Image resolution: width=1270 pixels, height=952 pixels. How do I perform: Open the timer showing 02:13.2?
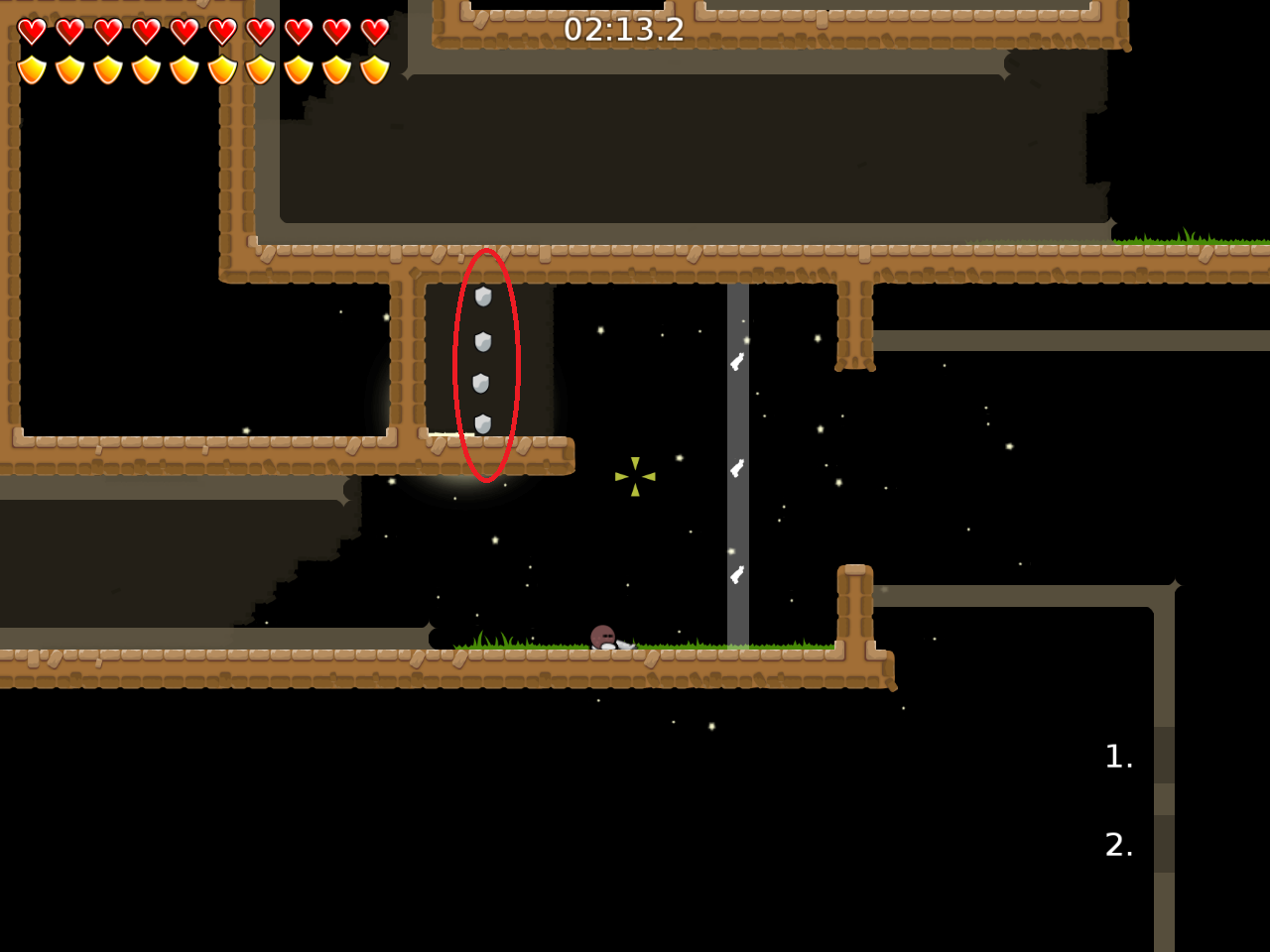625,30
